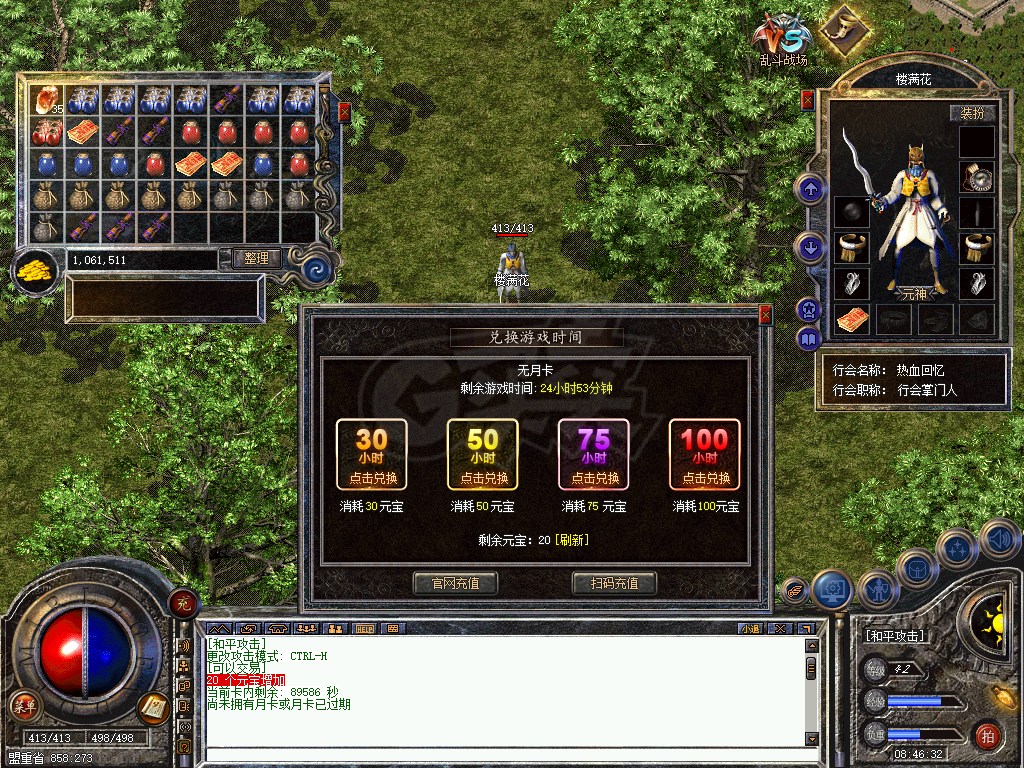Choose the 75-hour exchange option
Image resolution: width=1024 pixels, height=768 pixels.
(x=594, y=455)
